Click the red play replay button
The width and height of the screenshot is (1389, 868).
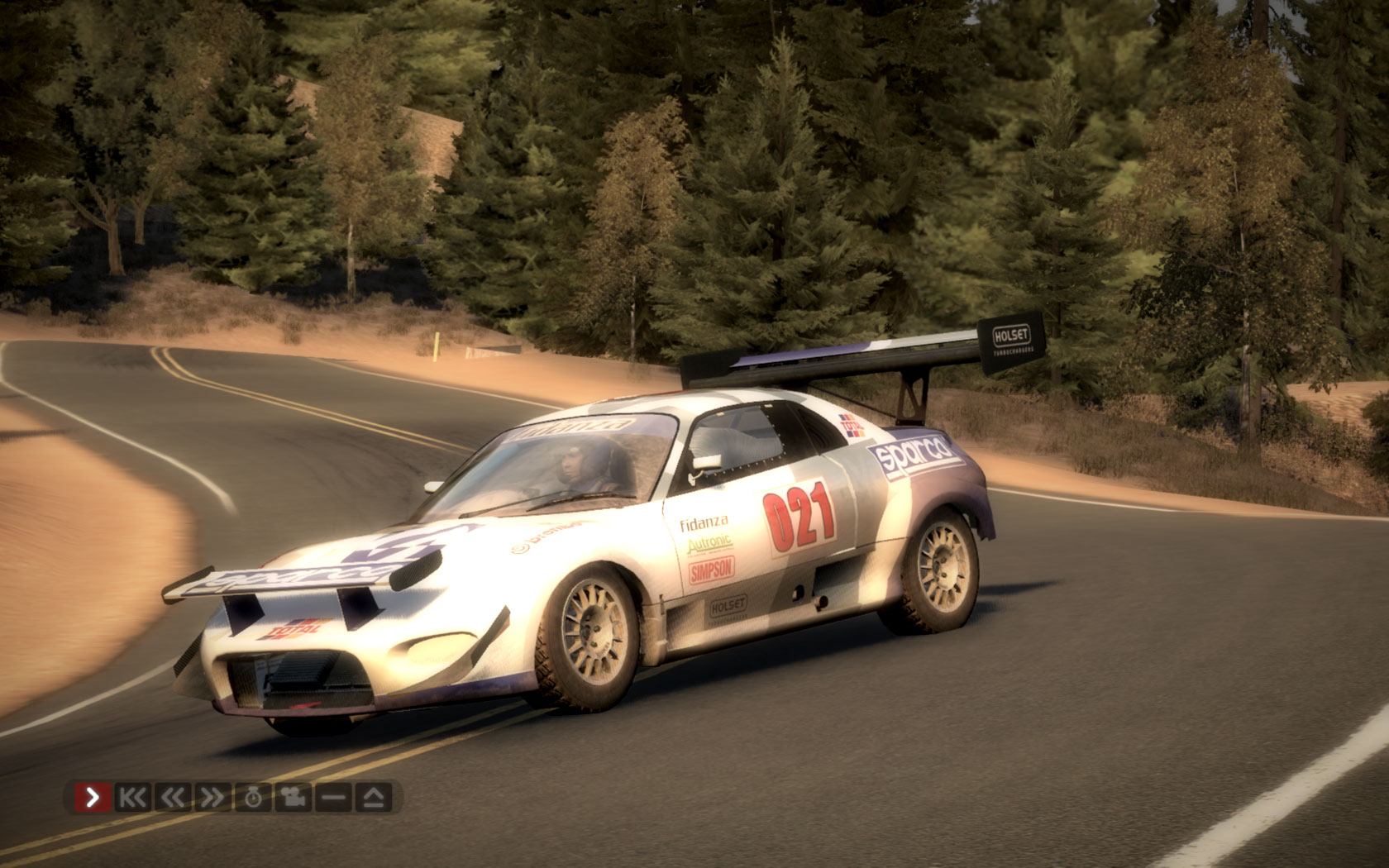(93, 798)
